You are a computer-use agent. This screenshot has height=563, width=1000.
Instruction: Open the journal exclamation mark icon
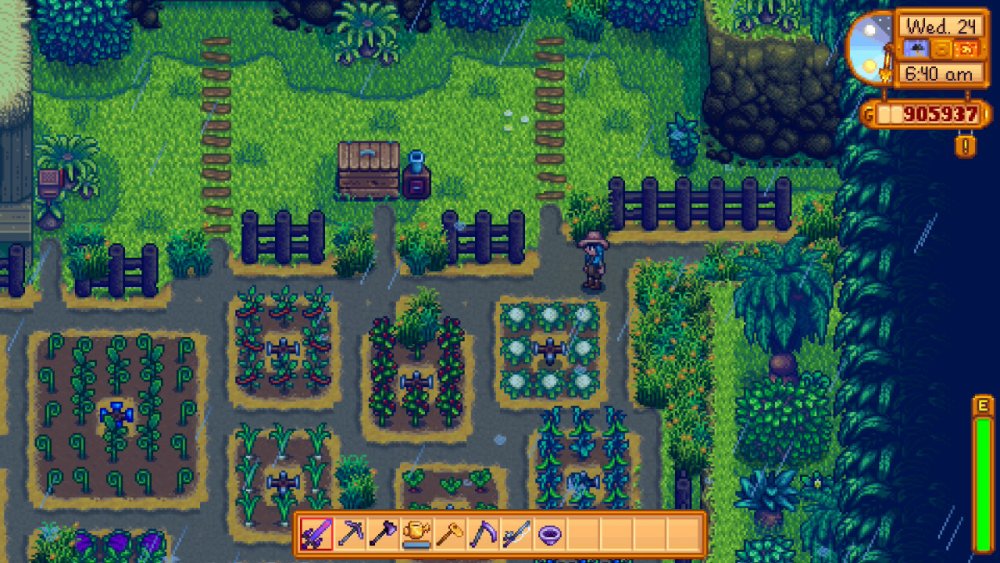click(966, 147)
